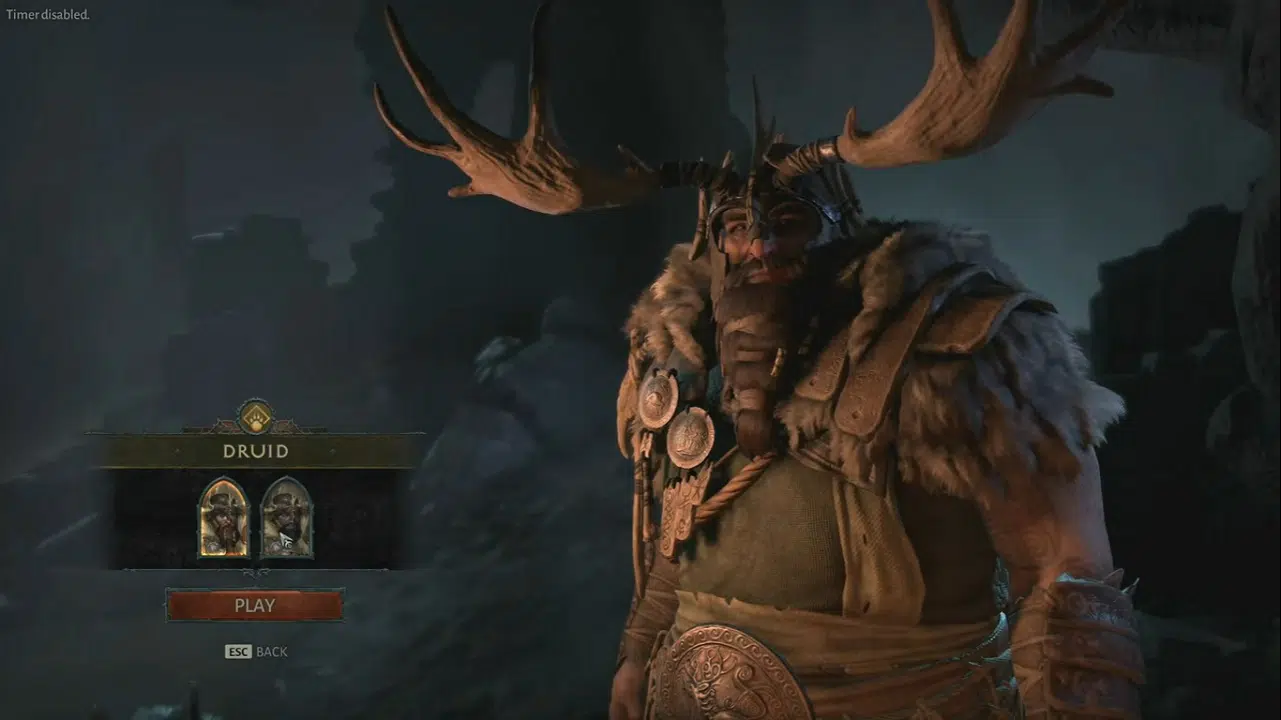Click the Timer disabled status text
This screenshot has width=1281, height=720.
click(x=48, y=15)
